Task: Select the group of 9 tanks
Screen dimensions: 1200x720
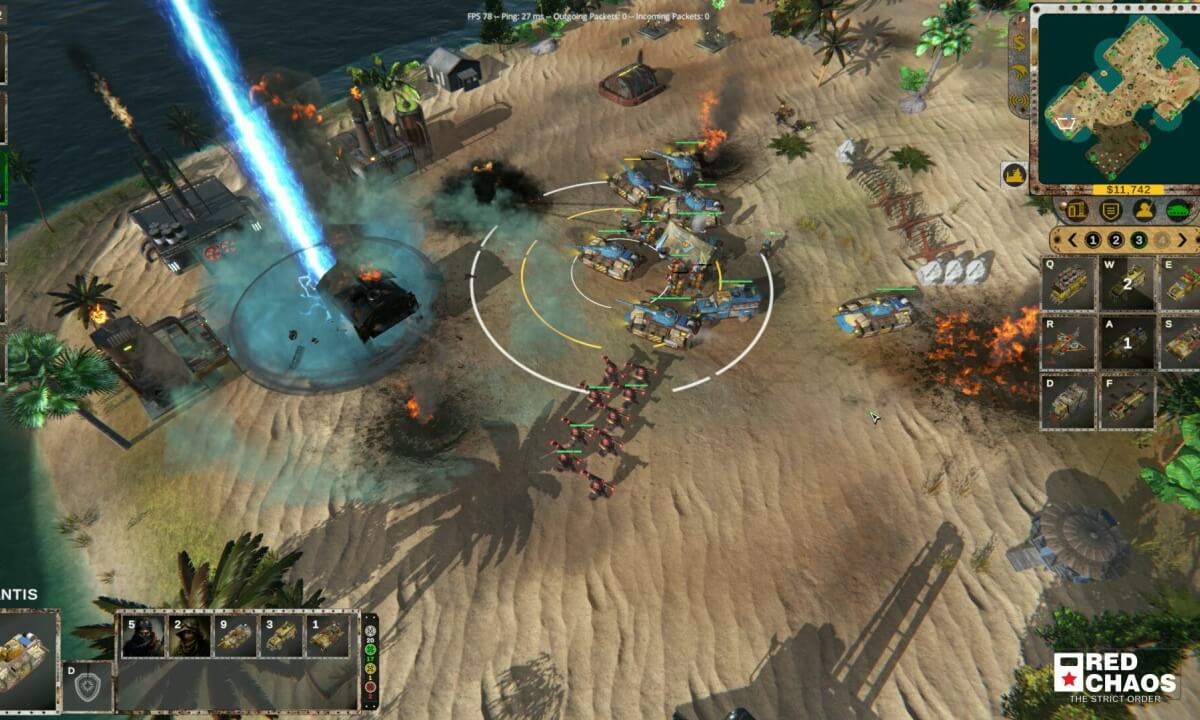Action: point(234,636)
